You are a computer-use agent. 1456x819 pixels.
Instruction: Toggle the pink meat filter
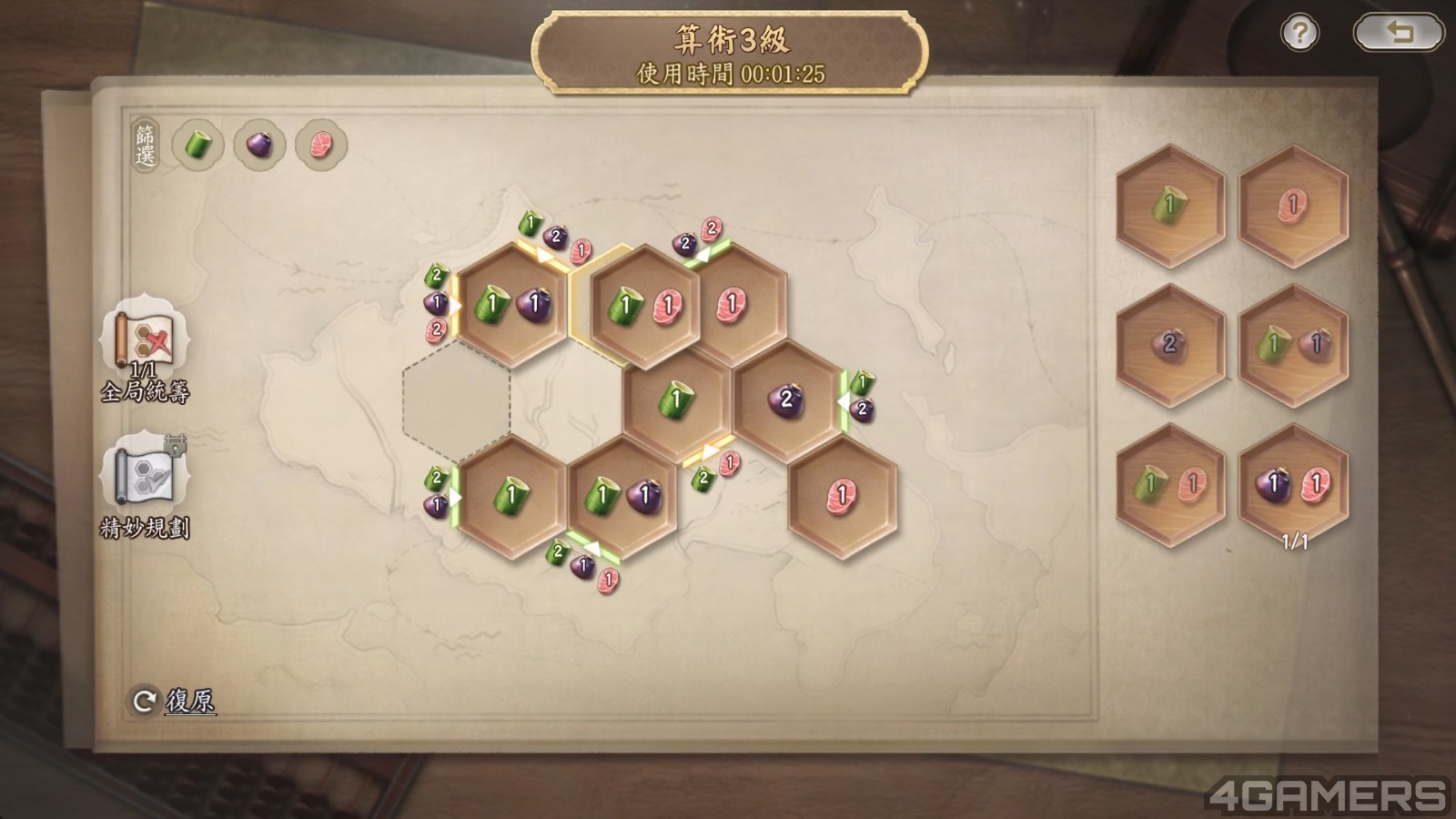click(320, 145)
